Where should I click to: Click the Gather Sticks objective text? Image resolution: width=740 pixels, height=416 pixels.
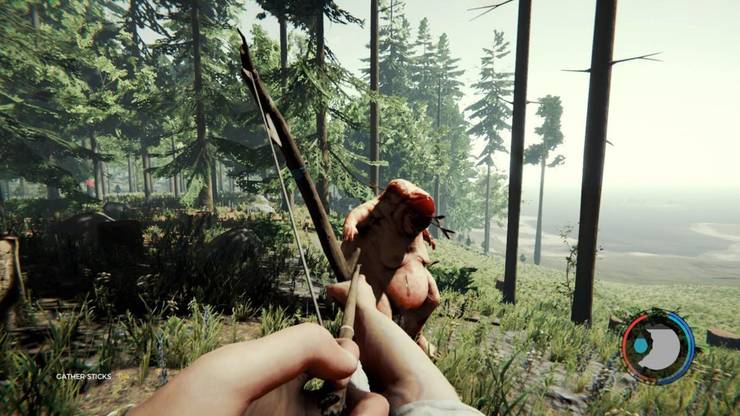[84, 376]
